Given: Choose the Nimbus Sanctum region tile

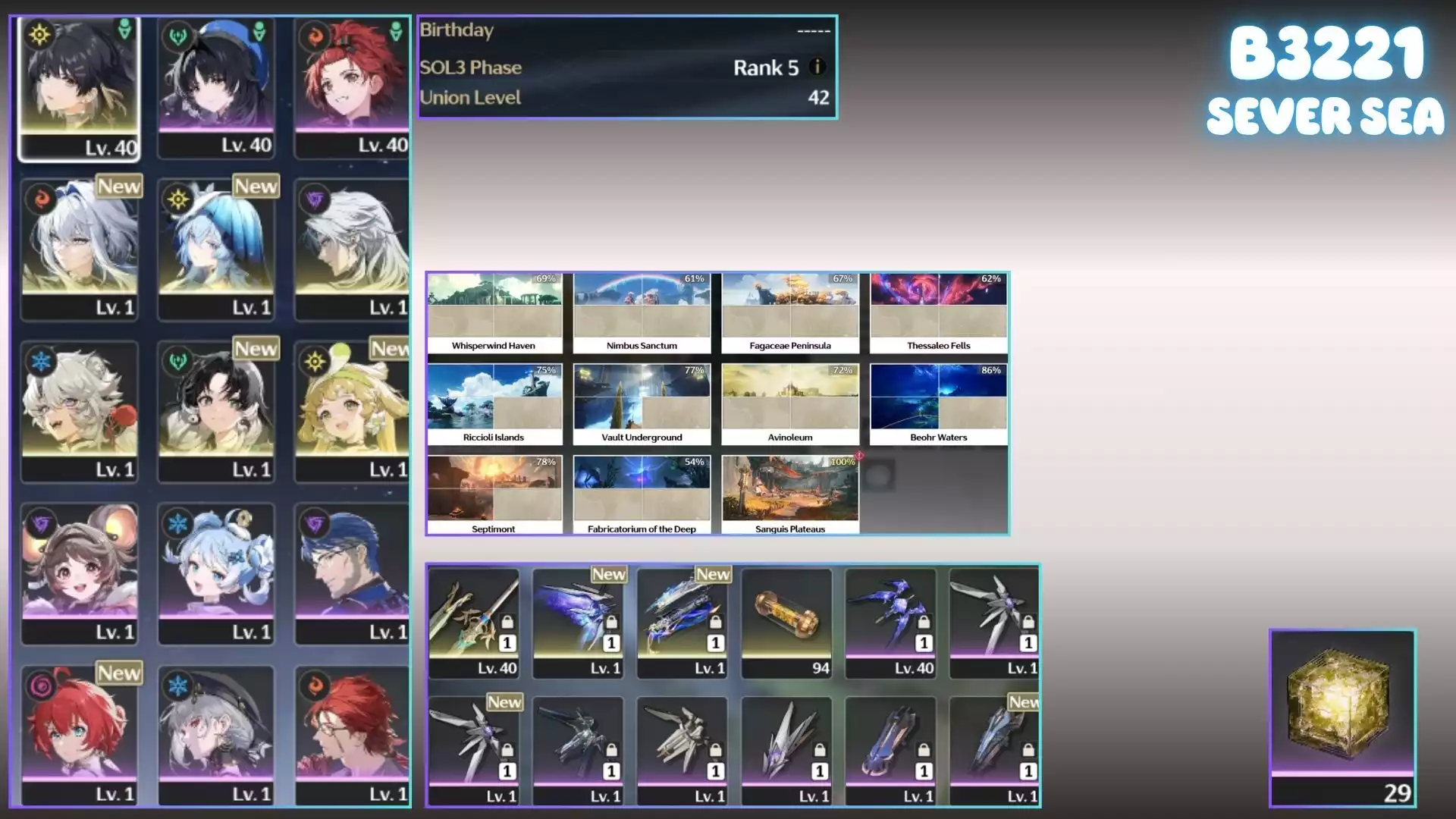Looking at the screenshot, I should tap(642, 312).
